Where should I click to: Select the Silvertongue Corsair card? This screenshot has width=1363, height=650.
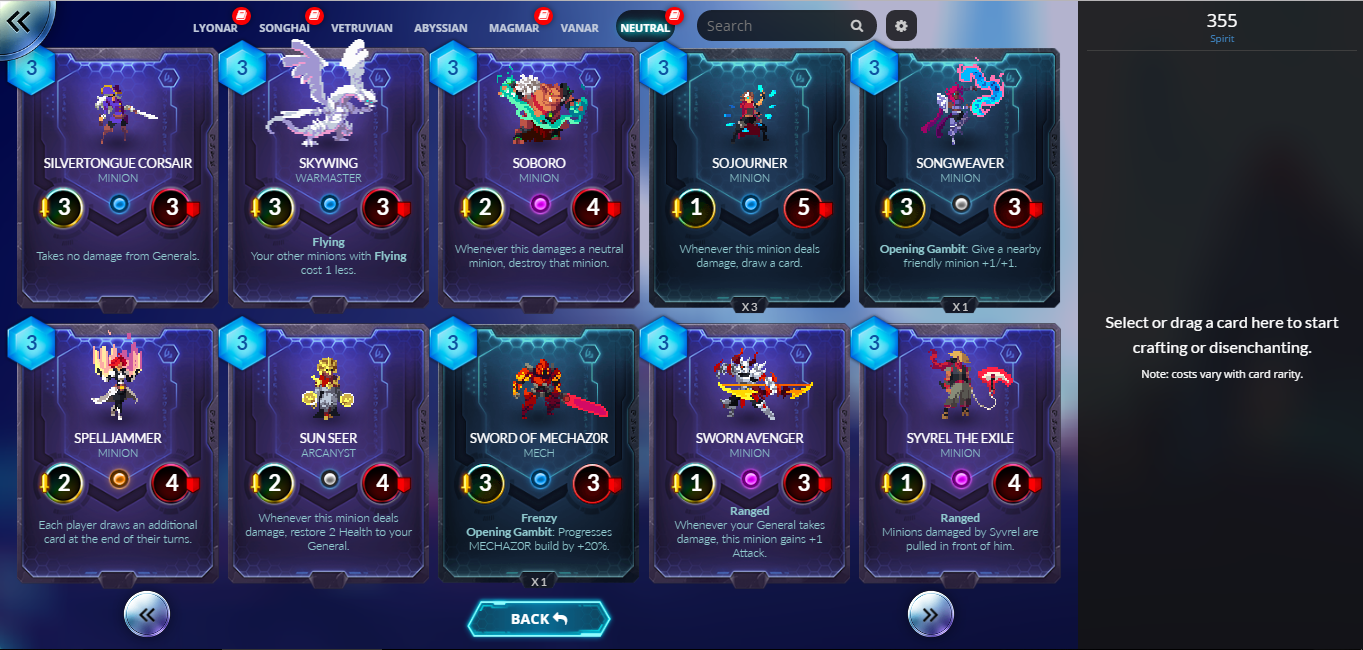tap(118, 180)
